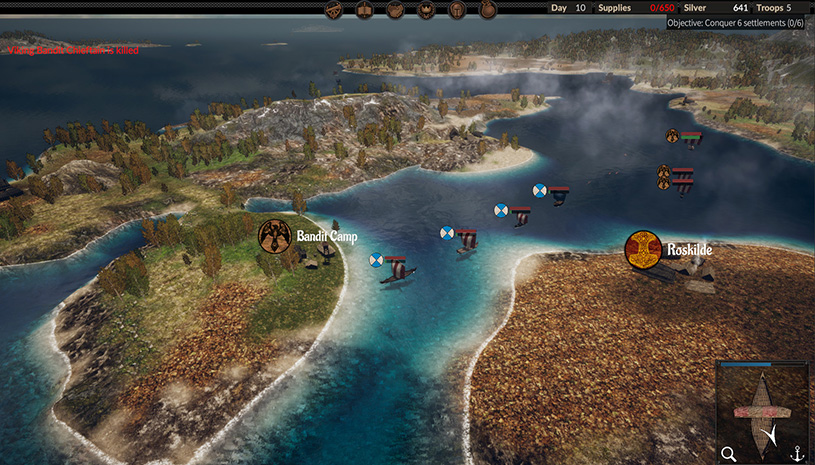
Task: Select the Roskilde settlement marker
Action: pyautogui.click(x=643, y=249)
